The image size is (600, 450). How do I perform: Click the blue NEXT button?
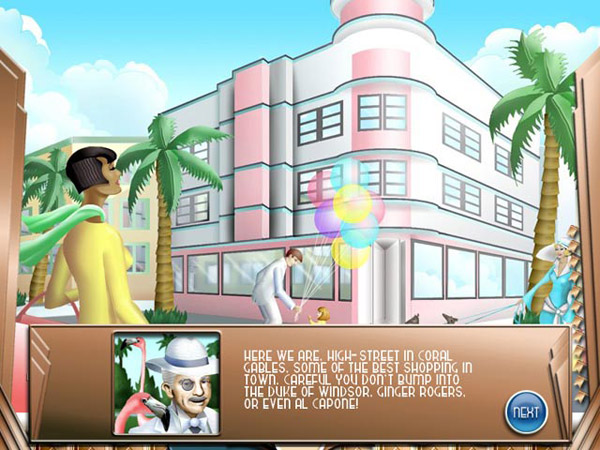(525, 411)
